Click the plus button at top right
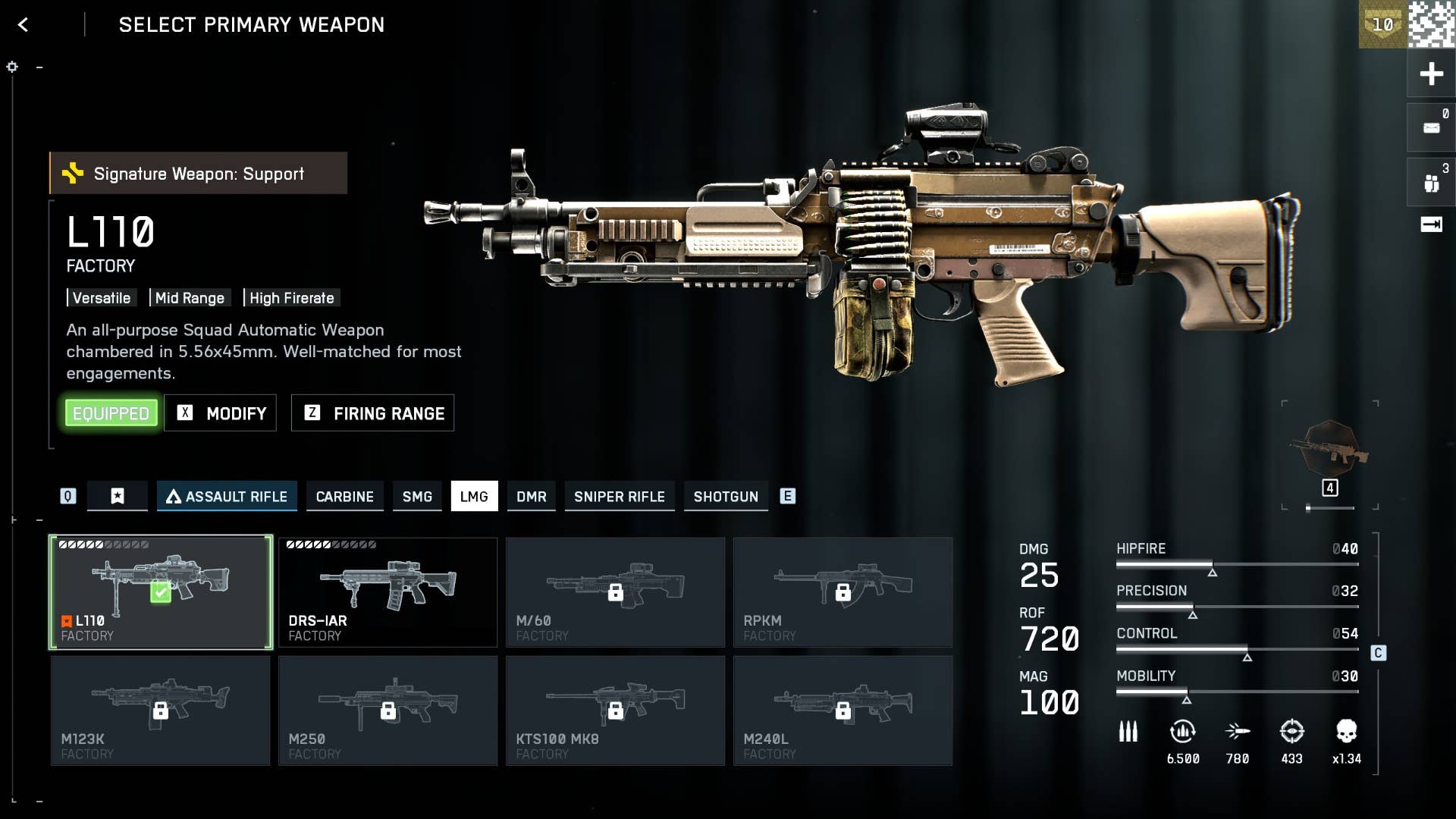 tap(1431, 74)
